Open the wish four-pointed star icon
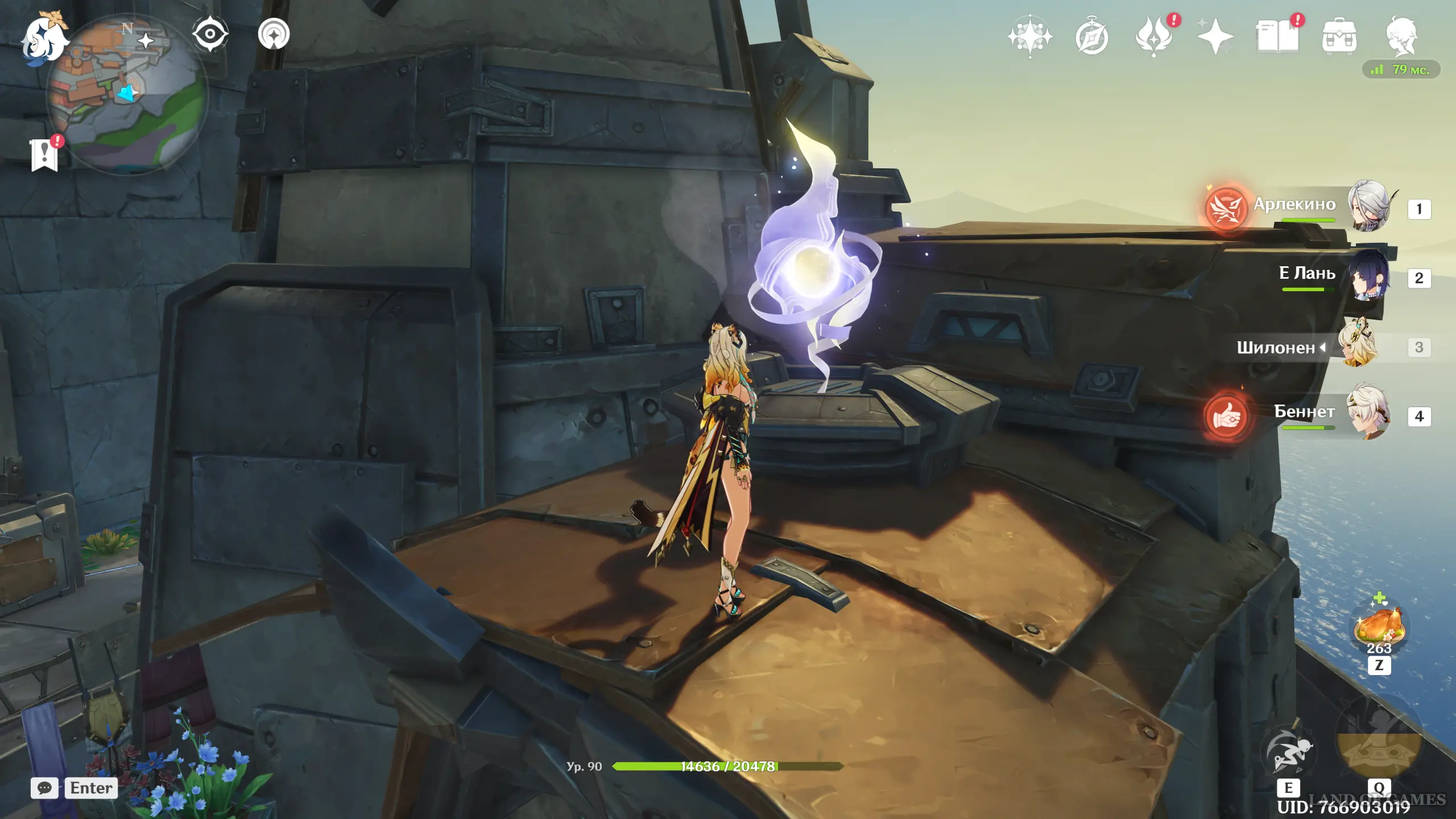1456x819 pixels. 1215,38
